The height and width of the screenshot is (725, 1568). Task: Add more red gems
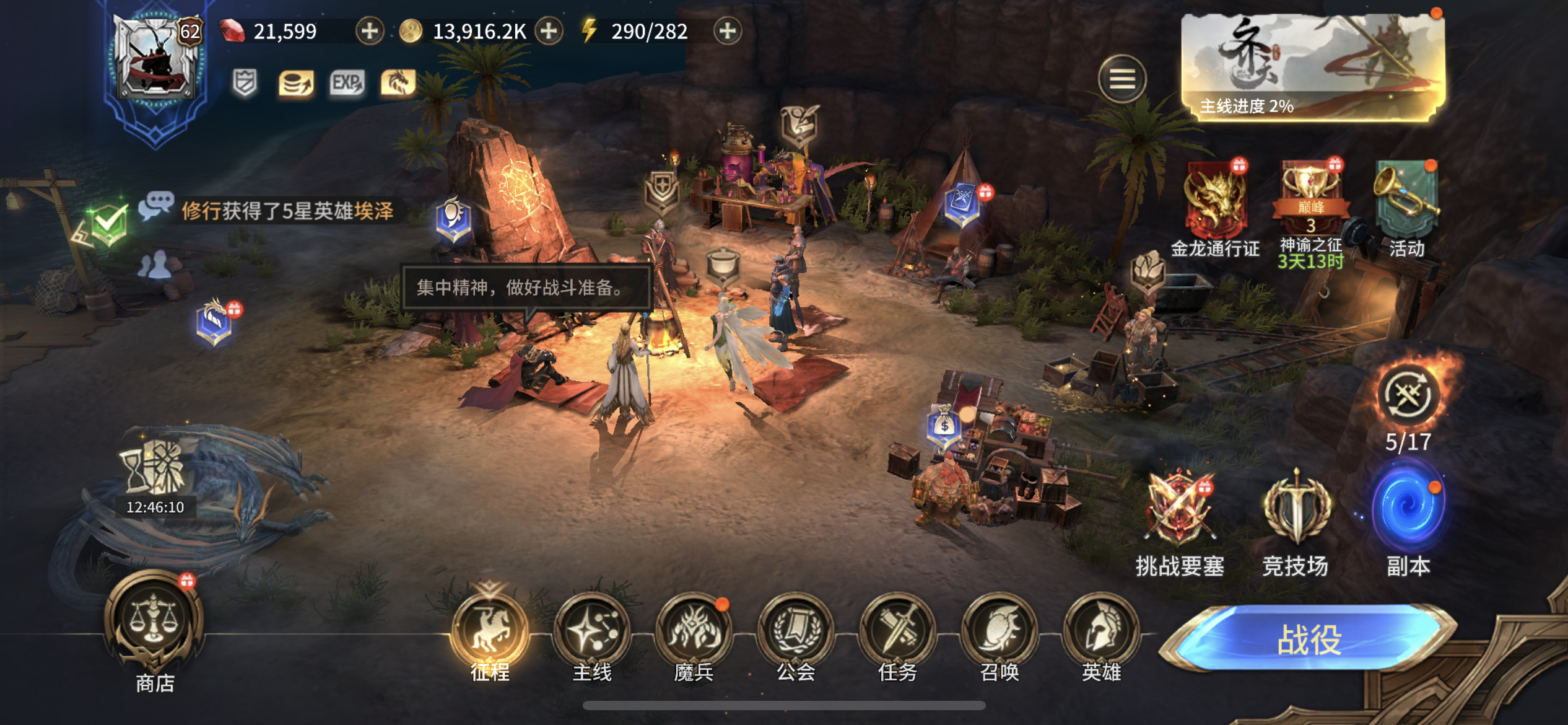click(370, 31)
